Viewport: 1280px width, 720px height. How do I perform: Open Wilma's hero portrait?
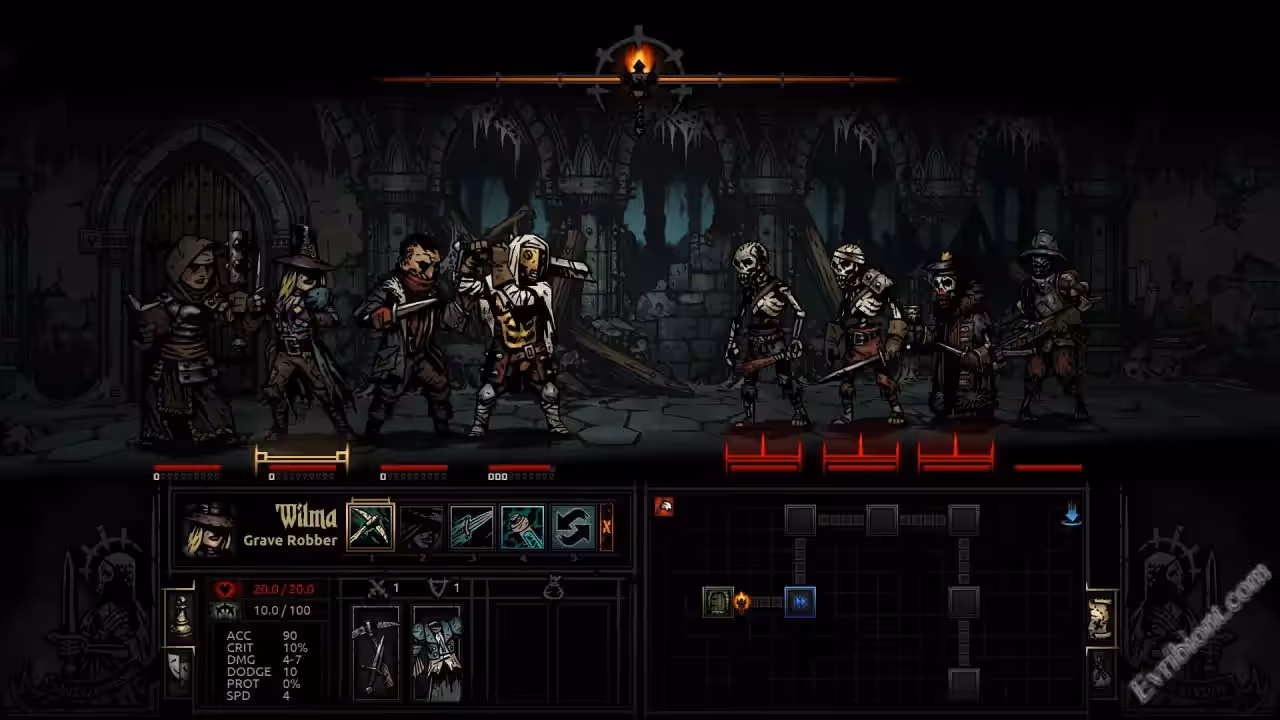[210, 528]
